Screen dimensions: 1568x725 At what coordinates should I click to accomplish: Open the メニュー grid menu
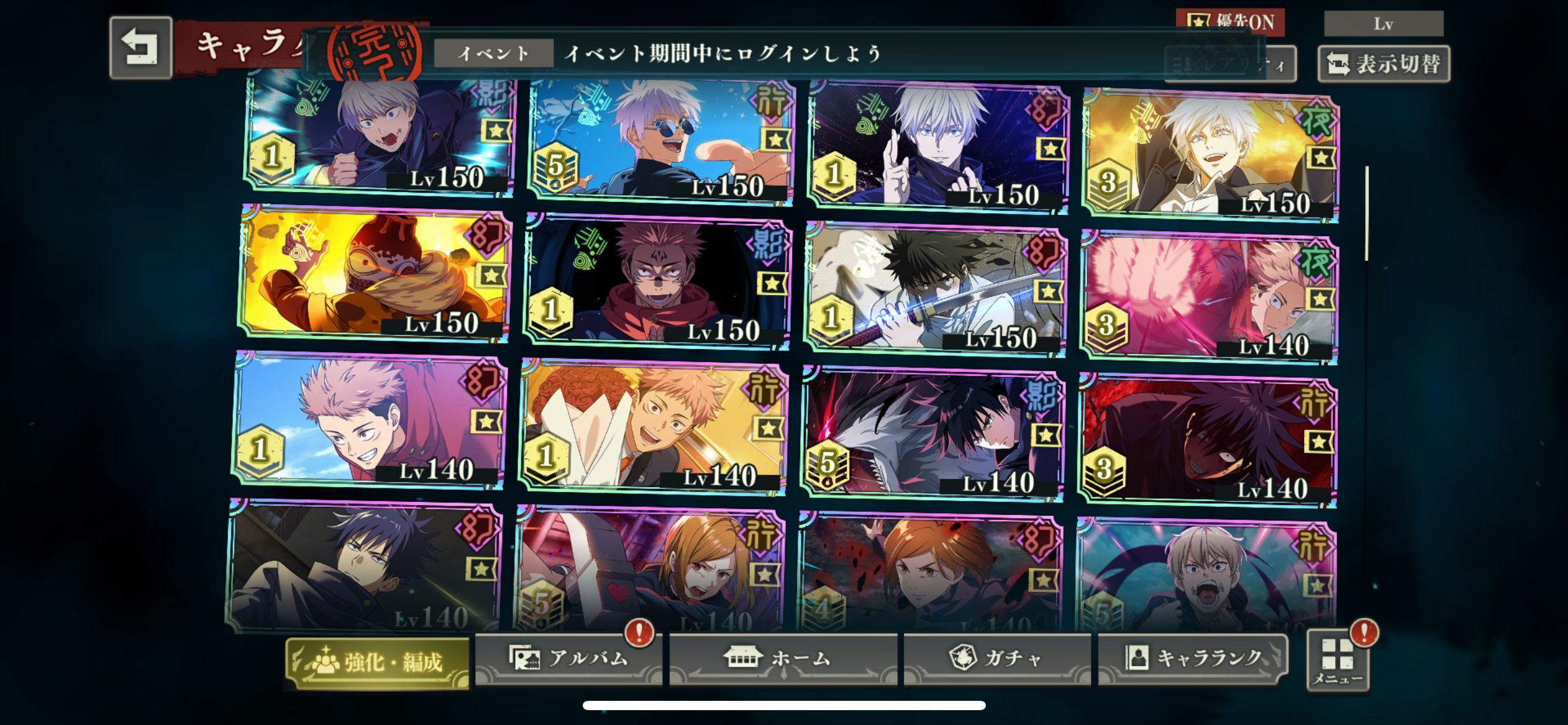[x=1338, y=661]
